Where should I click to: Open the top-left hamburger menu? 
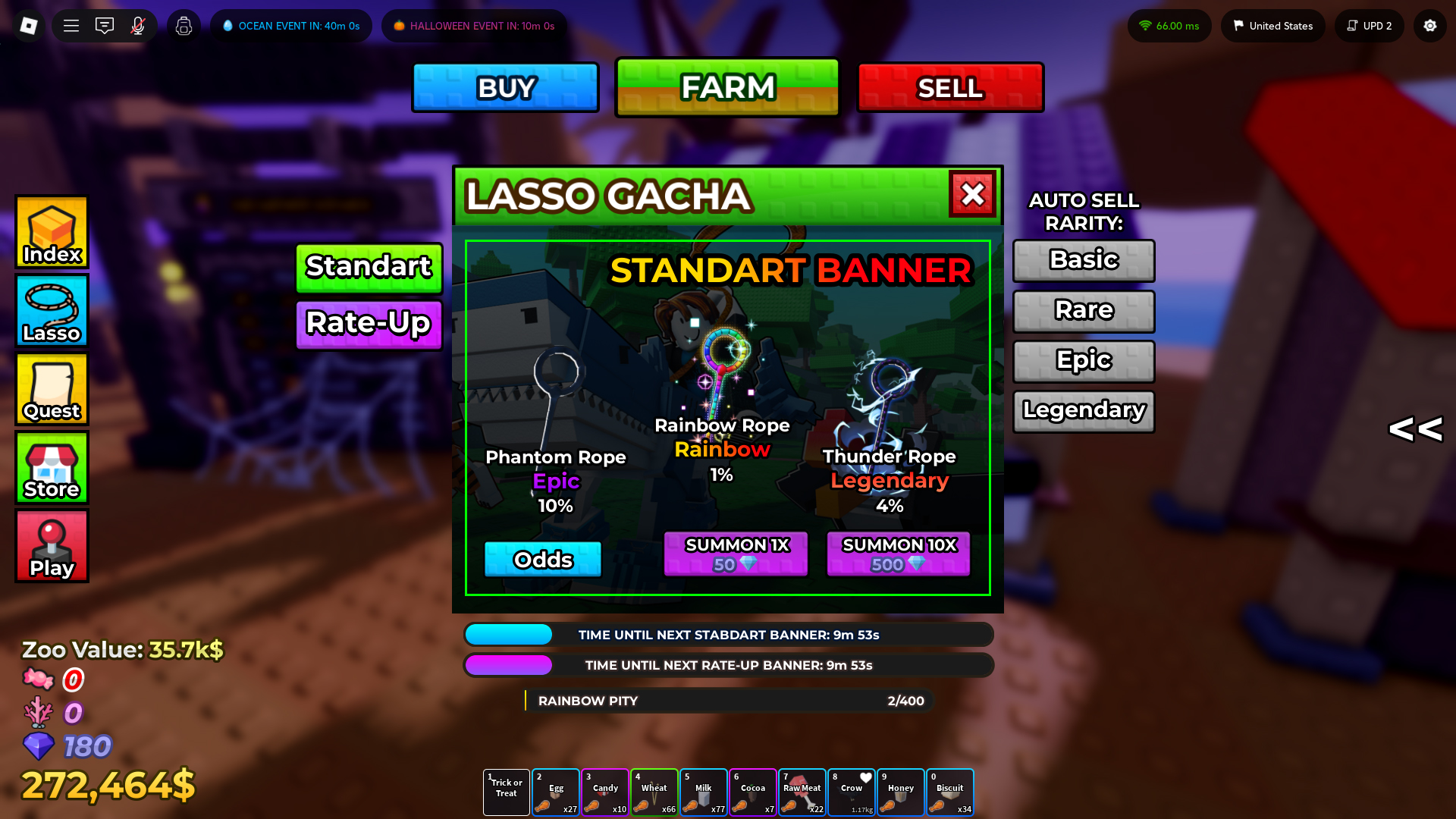tap(71, 25)
